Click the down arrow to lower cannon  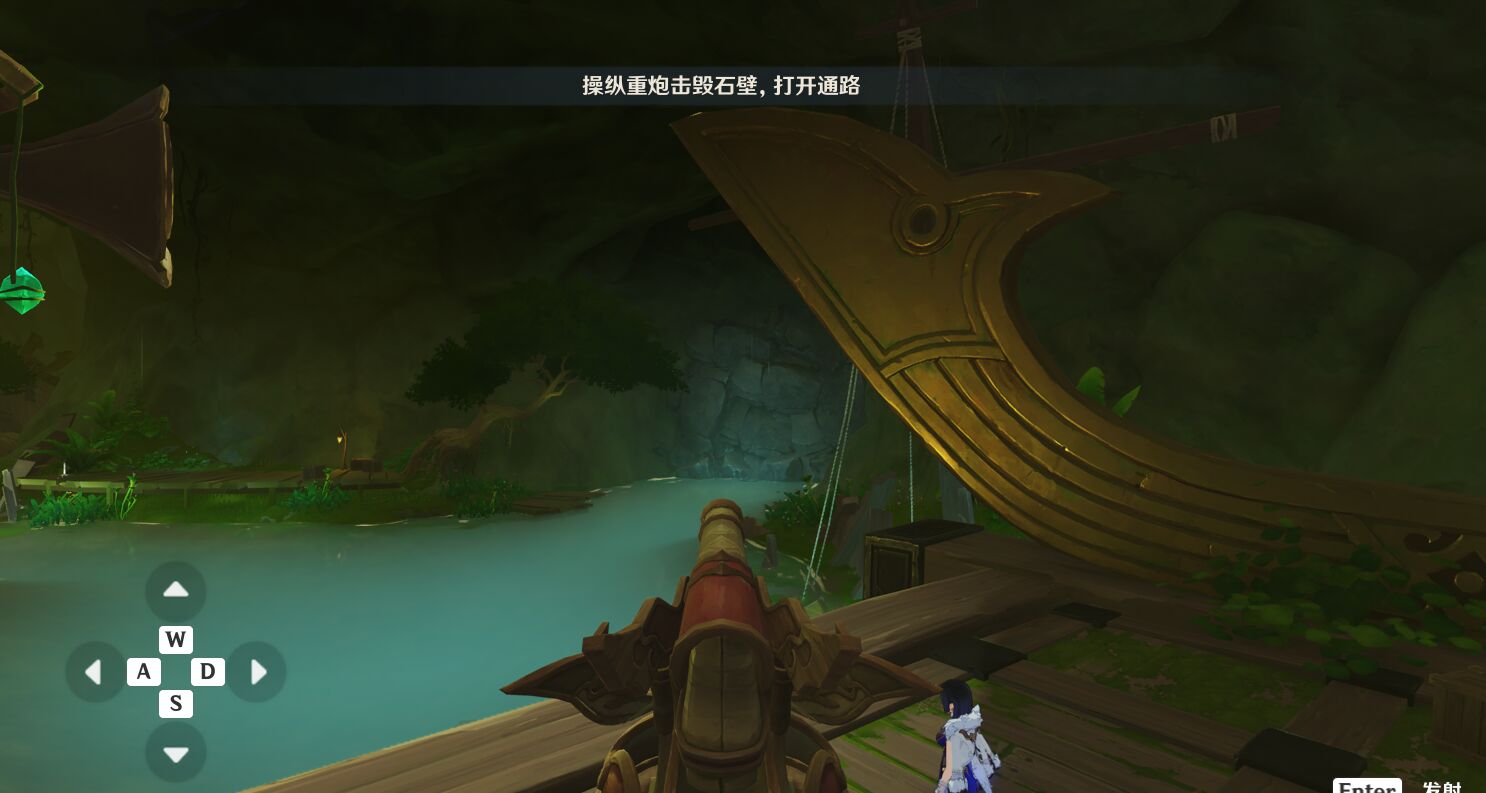click(x=176, y=752)
